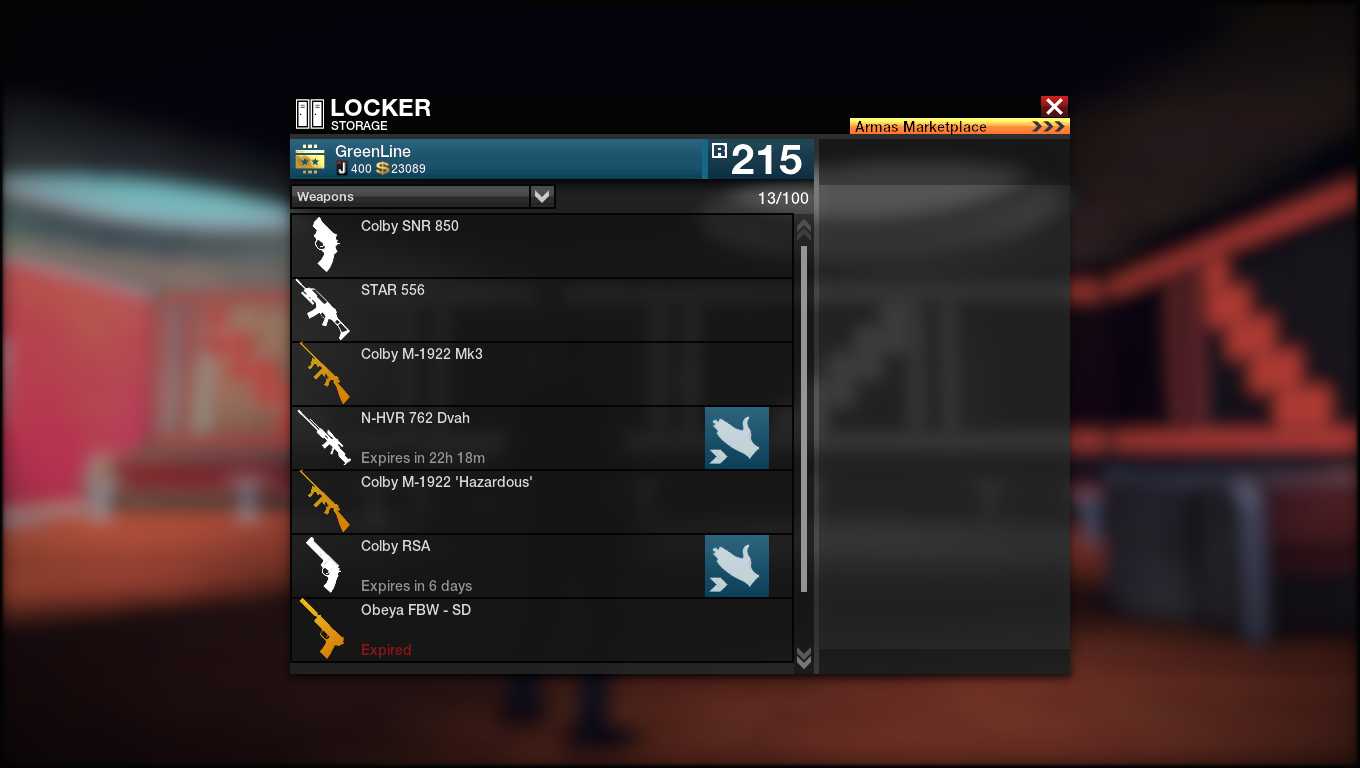Click the scroll-down arrow of weapon list
This screenshot has height=768, width=1360.
tap(803, 656)
